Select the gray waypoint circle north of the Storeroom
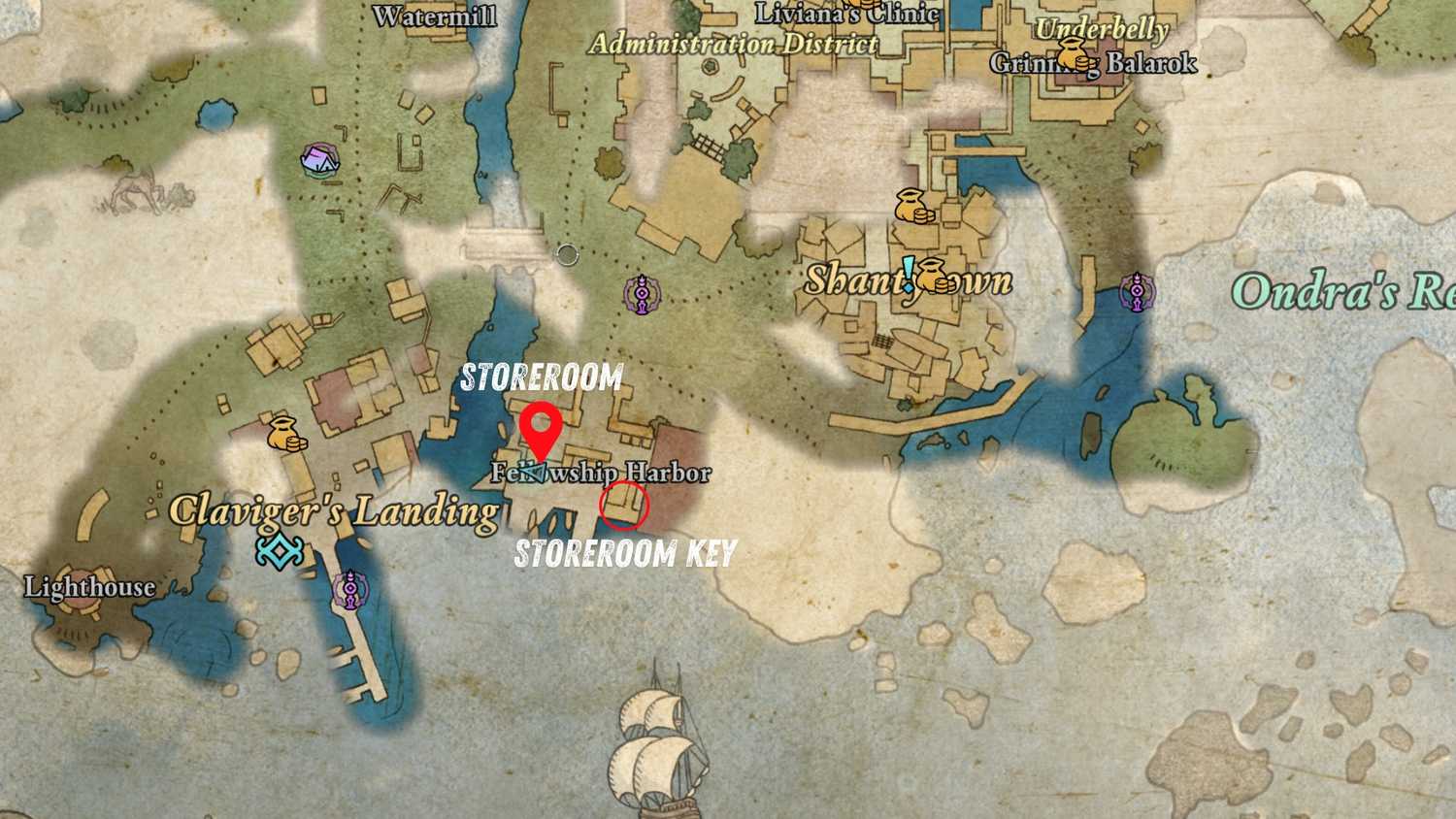This screenshot has width=1456, height=819. (x=568, y=254)
